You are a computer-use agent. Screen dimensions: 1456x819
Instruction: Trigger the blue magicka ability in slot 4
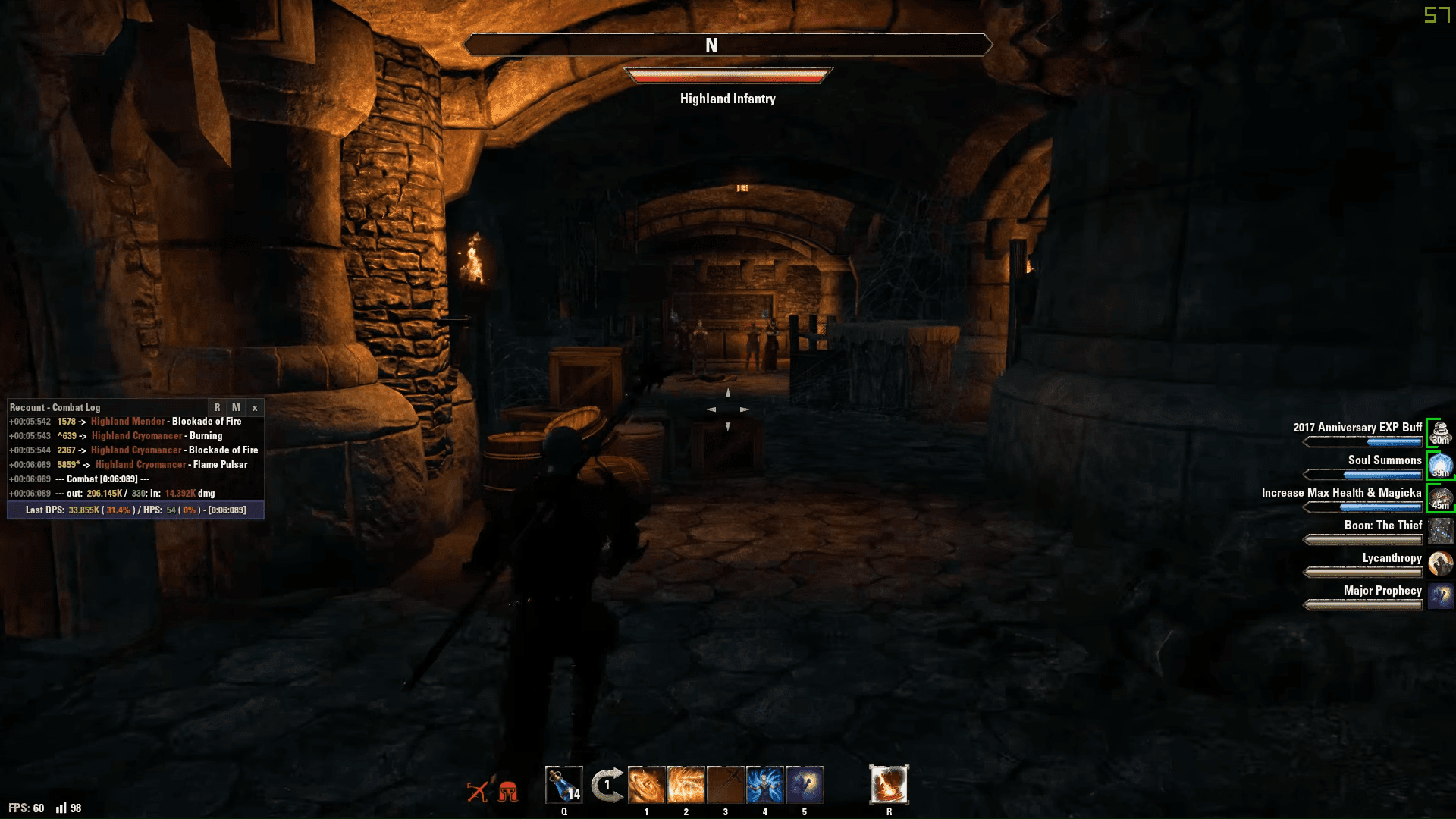tap(765, 785)
